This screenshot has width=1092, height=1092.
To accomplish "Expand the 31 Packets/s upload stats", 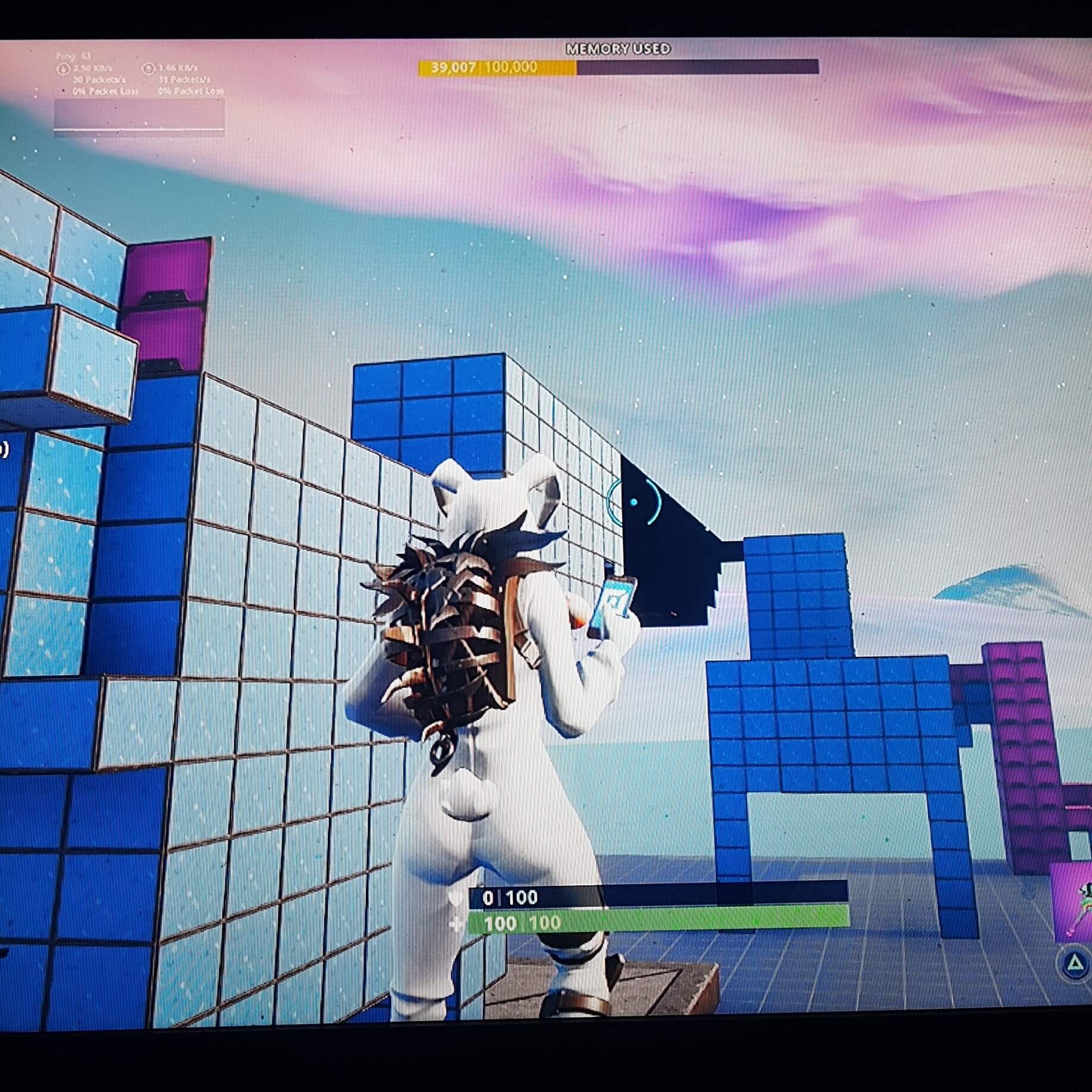I will [x=186, y=80].
